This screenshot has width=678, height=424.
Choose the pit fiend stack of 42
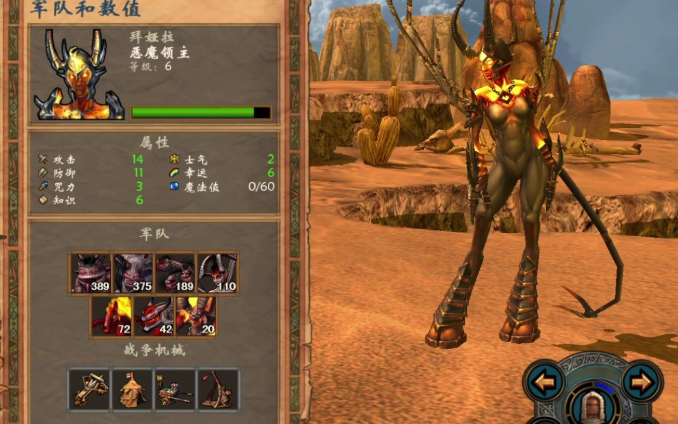(154, 315)
